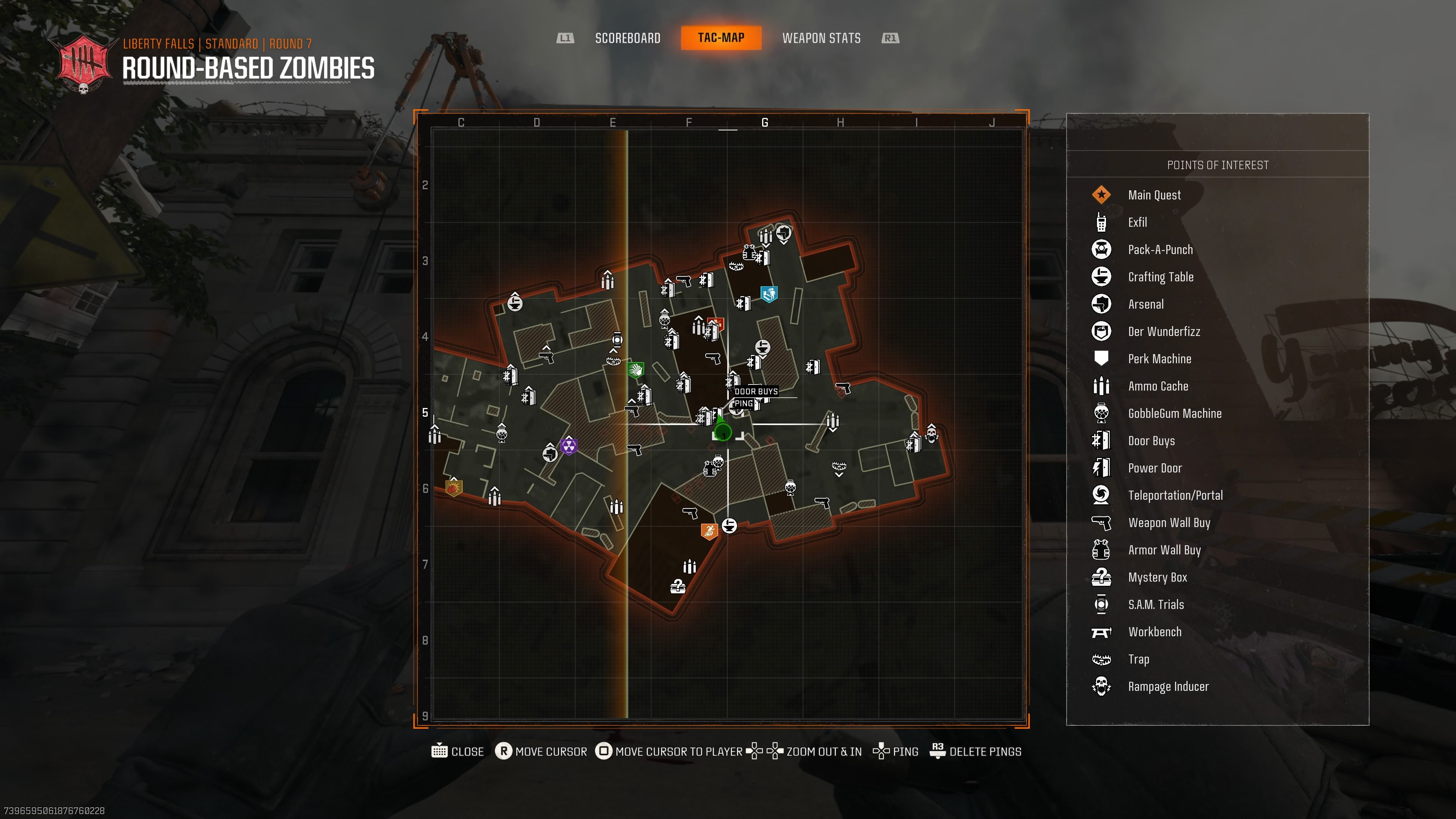Viewport: 1456px width, 819px height.
Task: Select the purple radiation perk marker on map
Action: click(x=569, y=446)
